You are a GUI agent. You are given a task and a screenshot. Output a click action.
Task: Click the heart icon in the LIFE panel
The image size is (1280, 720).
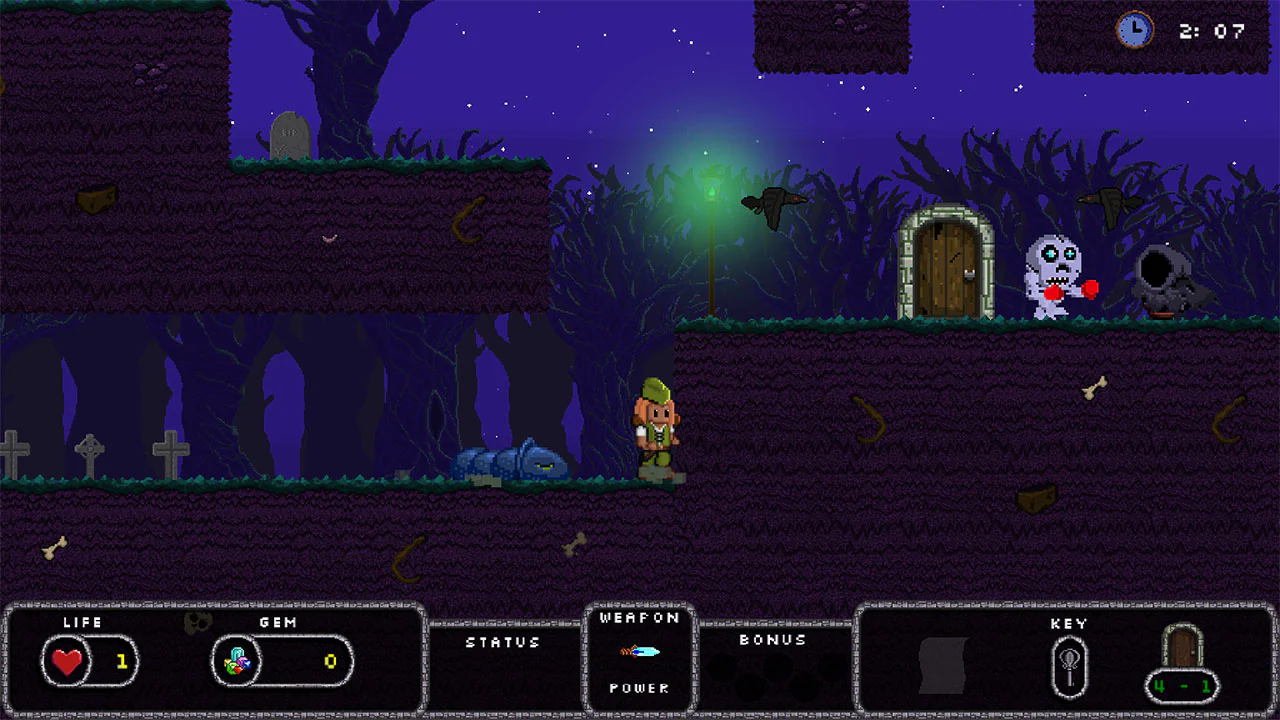tap(66, 662)
